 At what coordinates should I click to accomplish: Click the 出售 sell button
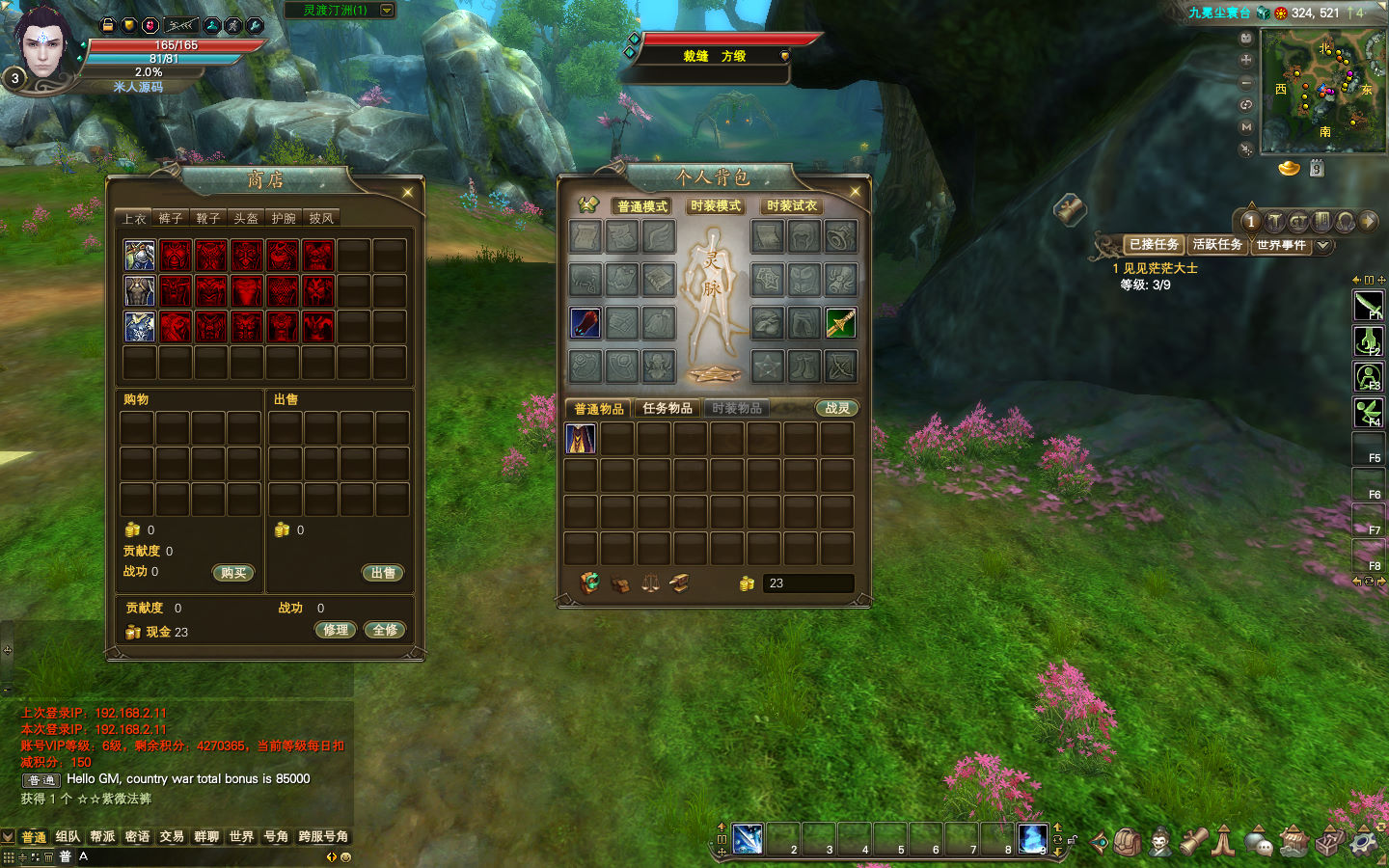[x=383, y=573]
